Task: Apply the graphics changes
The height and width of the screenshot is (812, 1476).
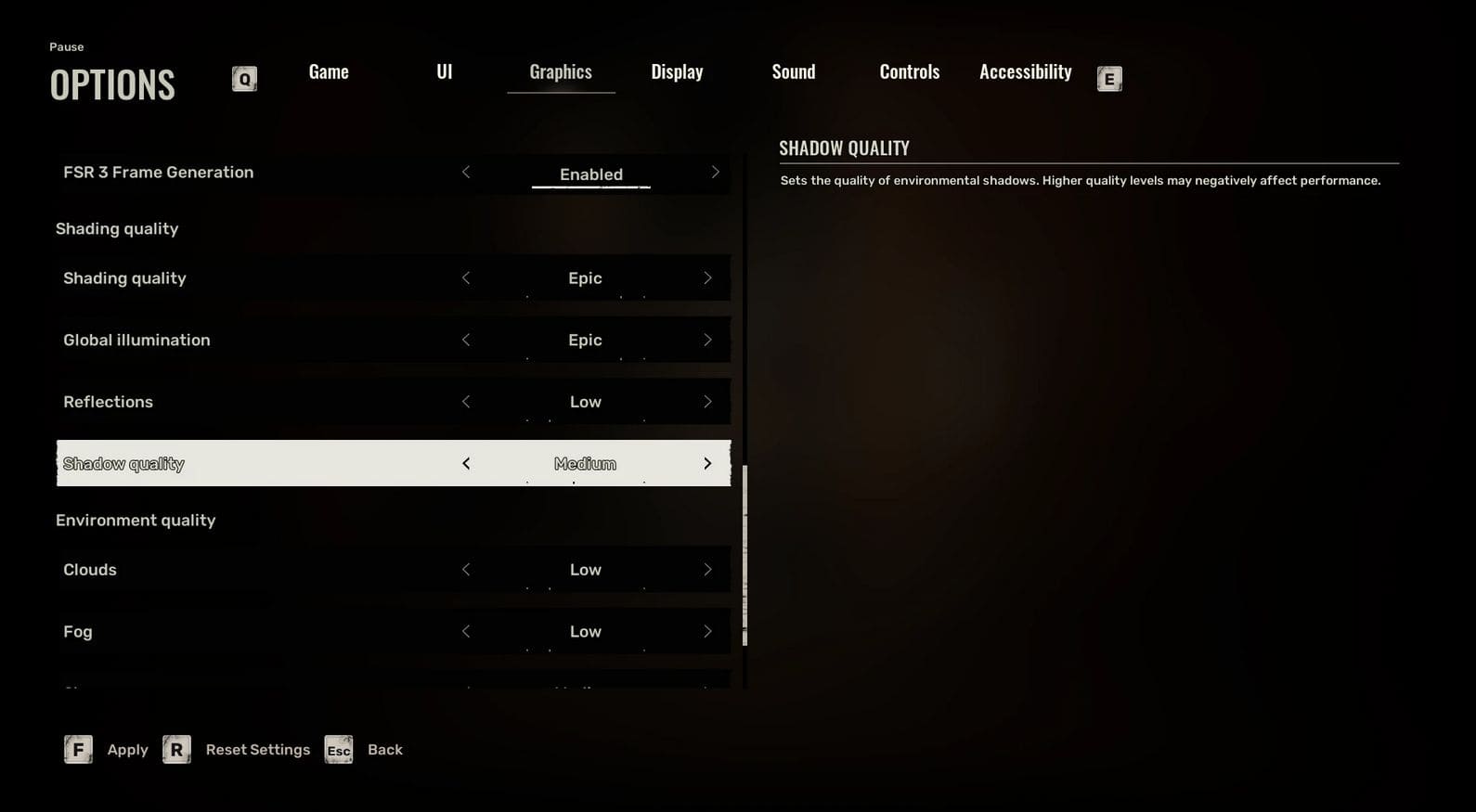Action: click(x=107, y=750)
